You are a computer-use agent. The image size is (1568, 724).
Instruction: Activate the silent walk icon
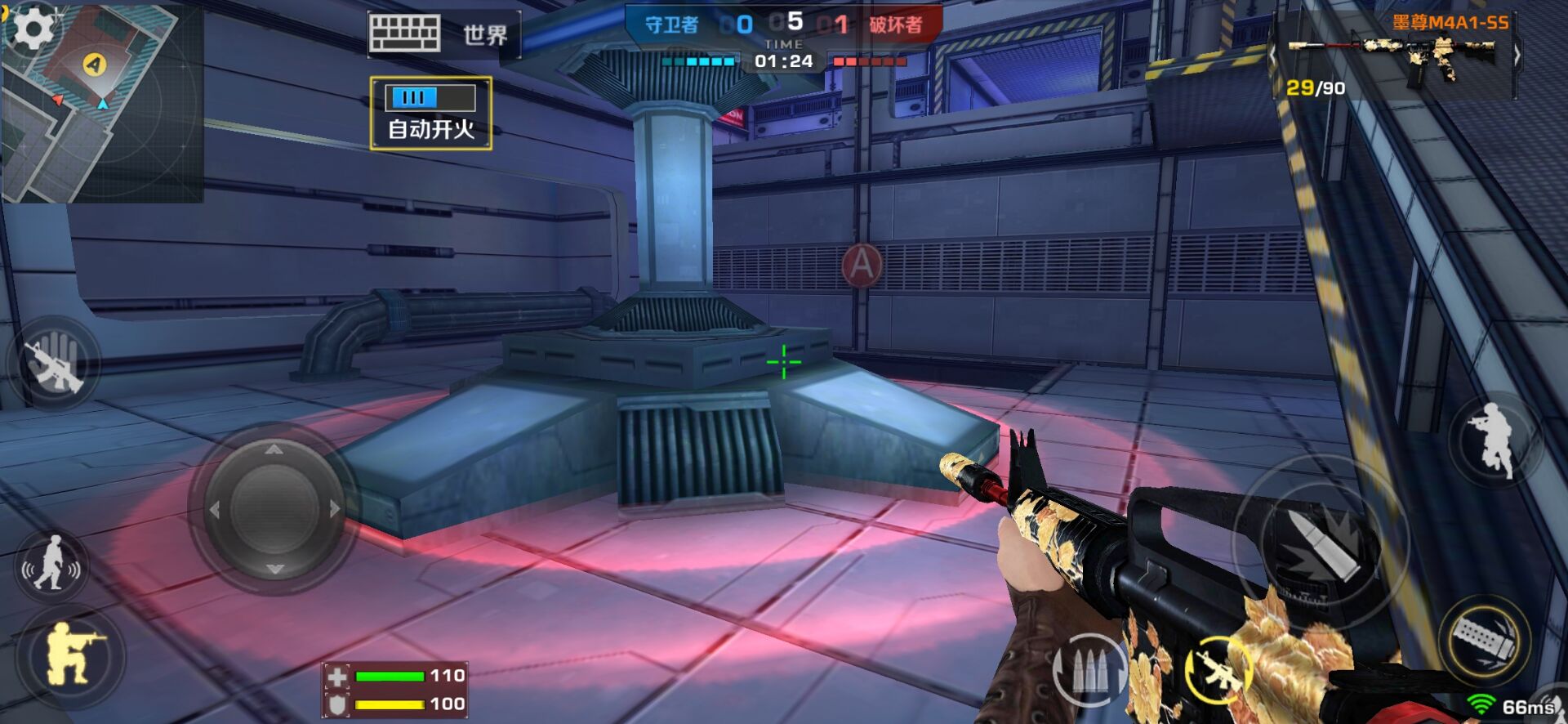(x=52, y=564)
